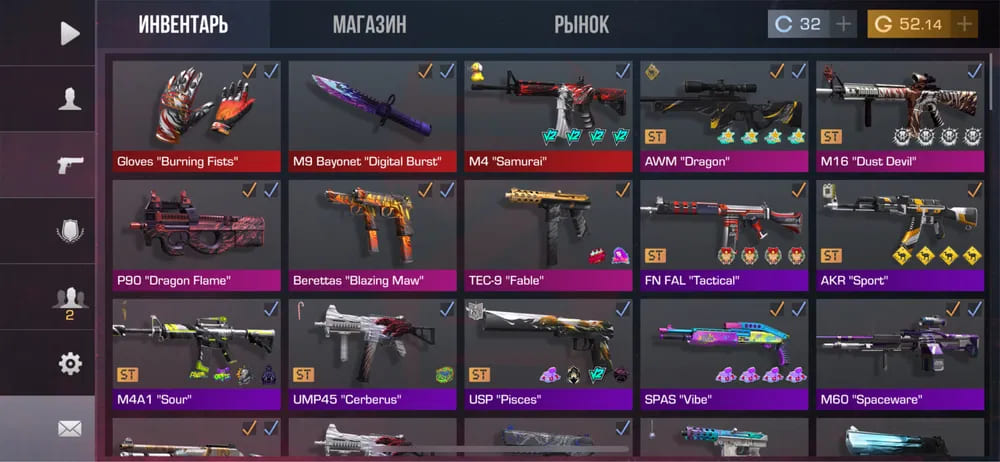Screen dimensions: 1000x462
Task: Add silver currency with plus button
Action: point(845,24)
